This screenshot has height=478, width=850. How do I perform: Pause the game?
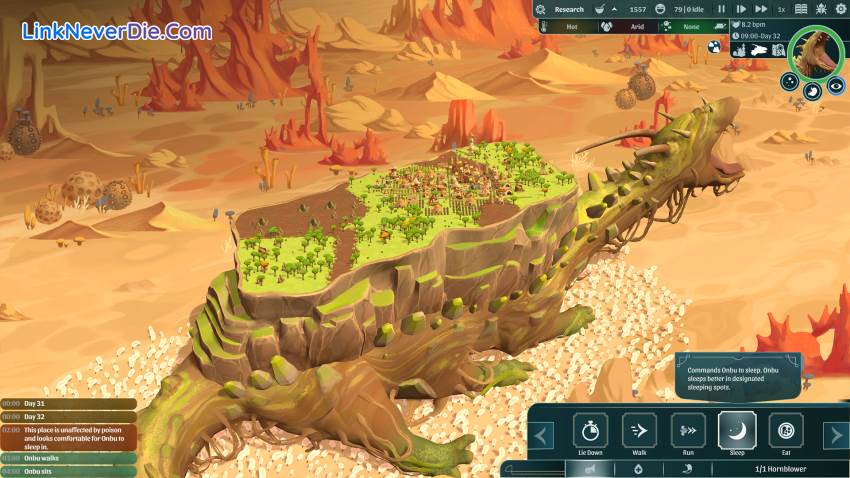(x=721, y=9)
